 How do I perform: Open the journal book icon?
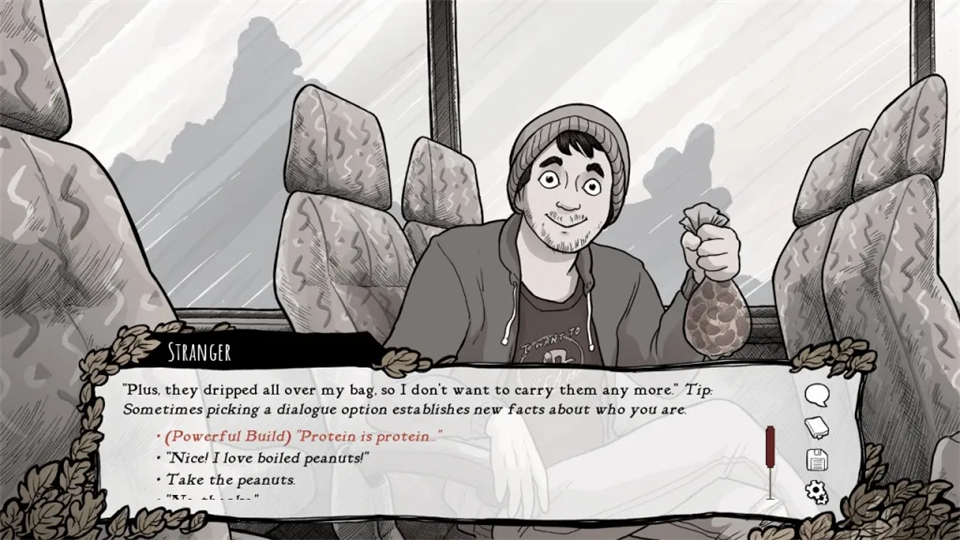[x=816, y=427]
